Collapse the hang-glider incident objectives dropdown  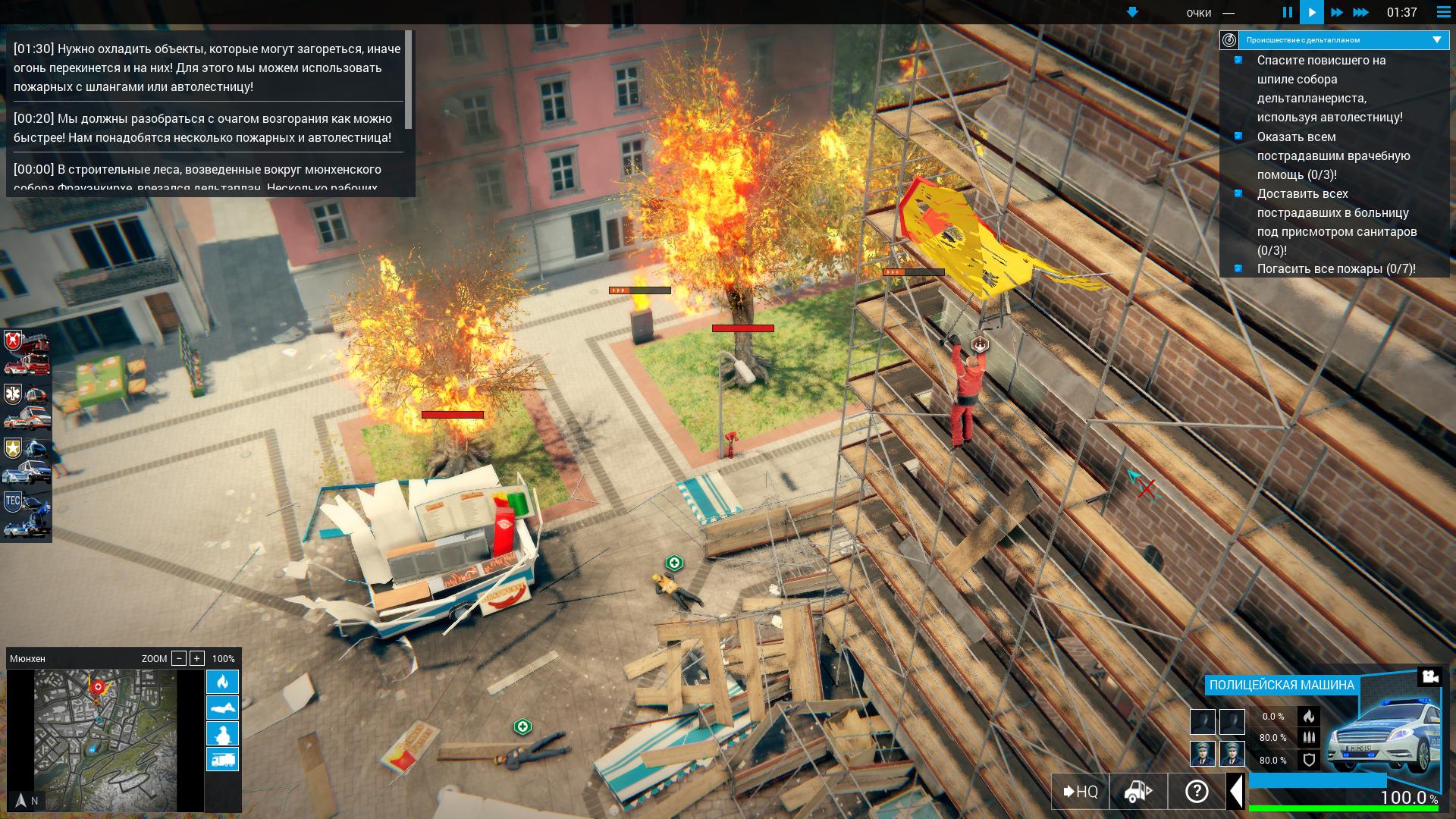(1436, 39)
